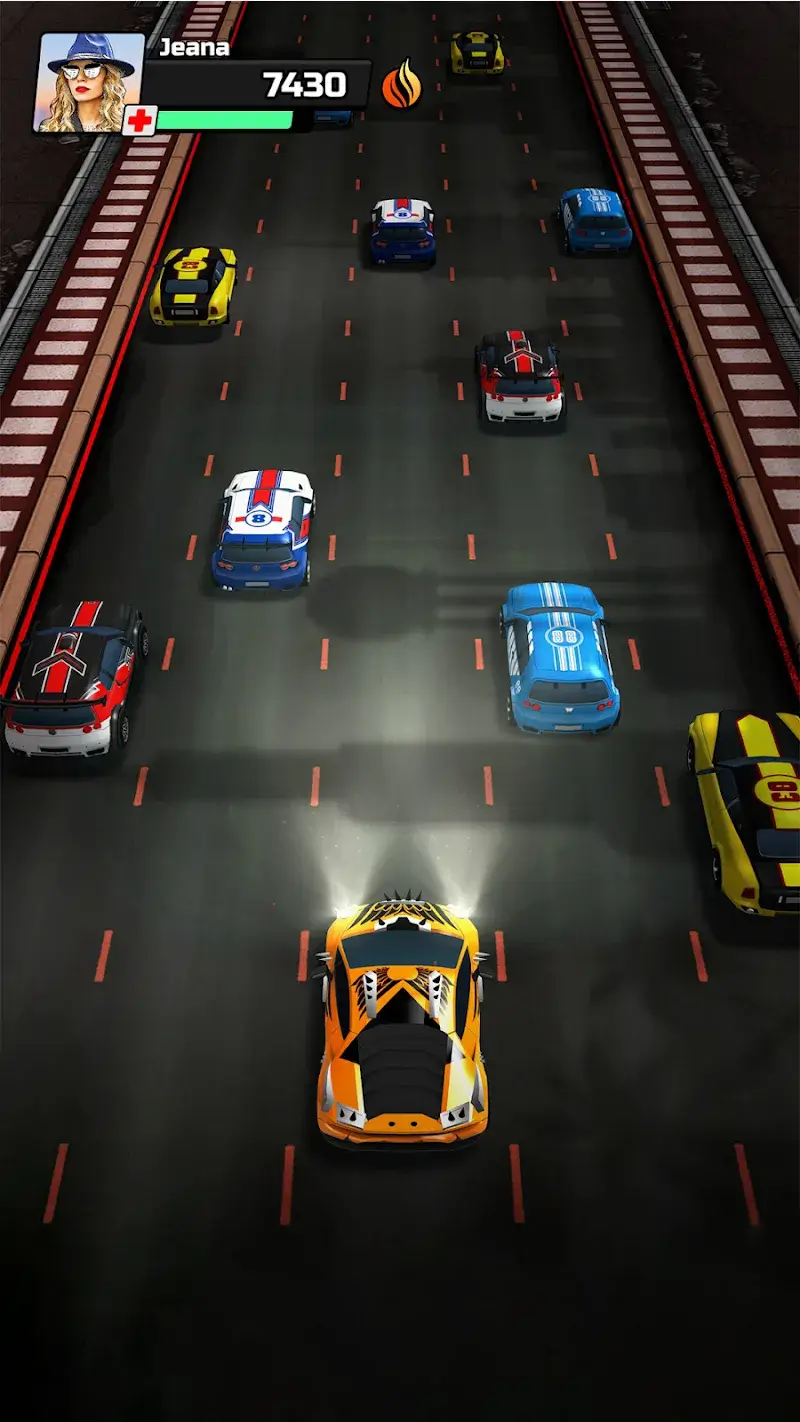The height and width of the screenshot is (1422, 800).
Task: Tap the orange flame boost icon
Action: tap(401, 85)
